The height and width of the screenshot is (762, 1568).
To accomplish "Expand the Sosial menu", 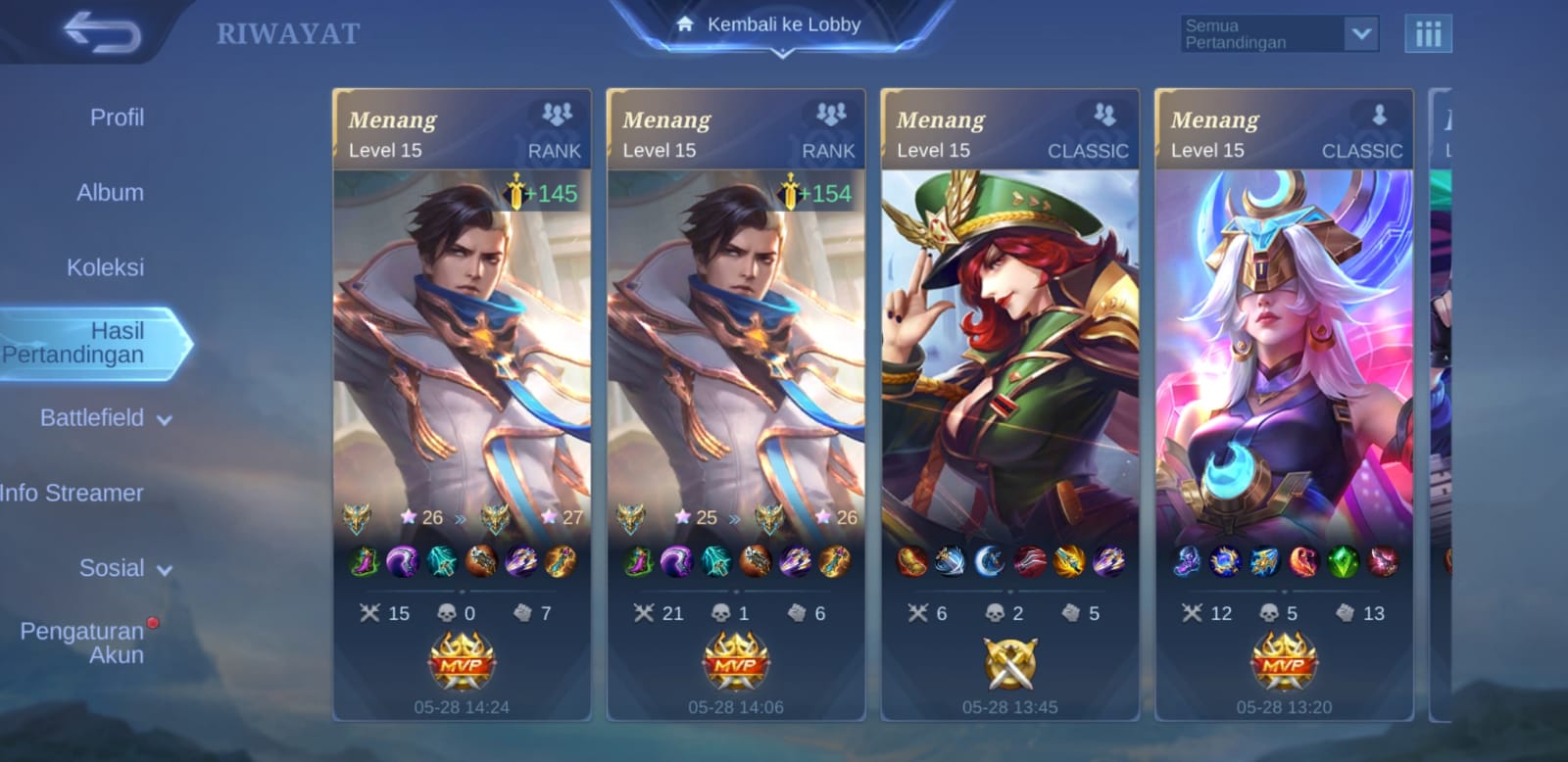I will click(x=124, y=568).
